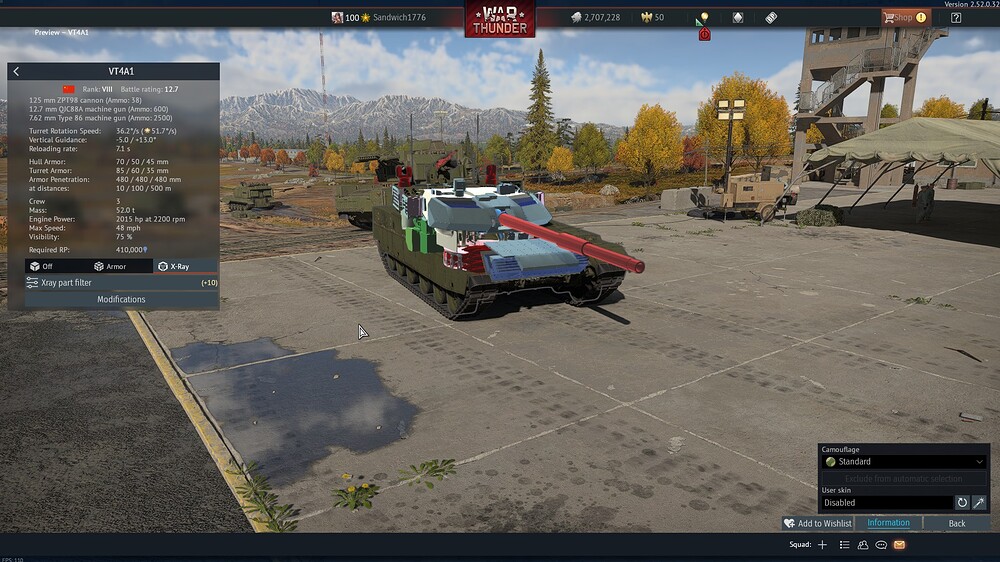The image size is (1000, 562).
Task: Click the magic wand skin button
Action: click(x=979, y=503)
